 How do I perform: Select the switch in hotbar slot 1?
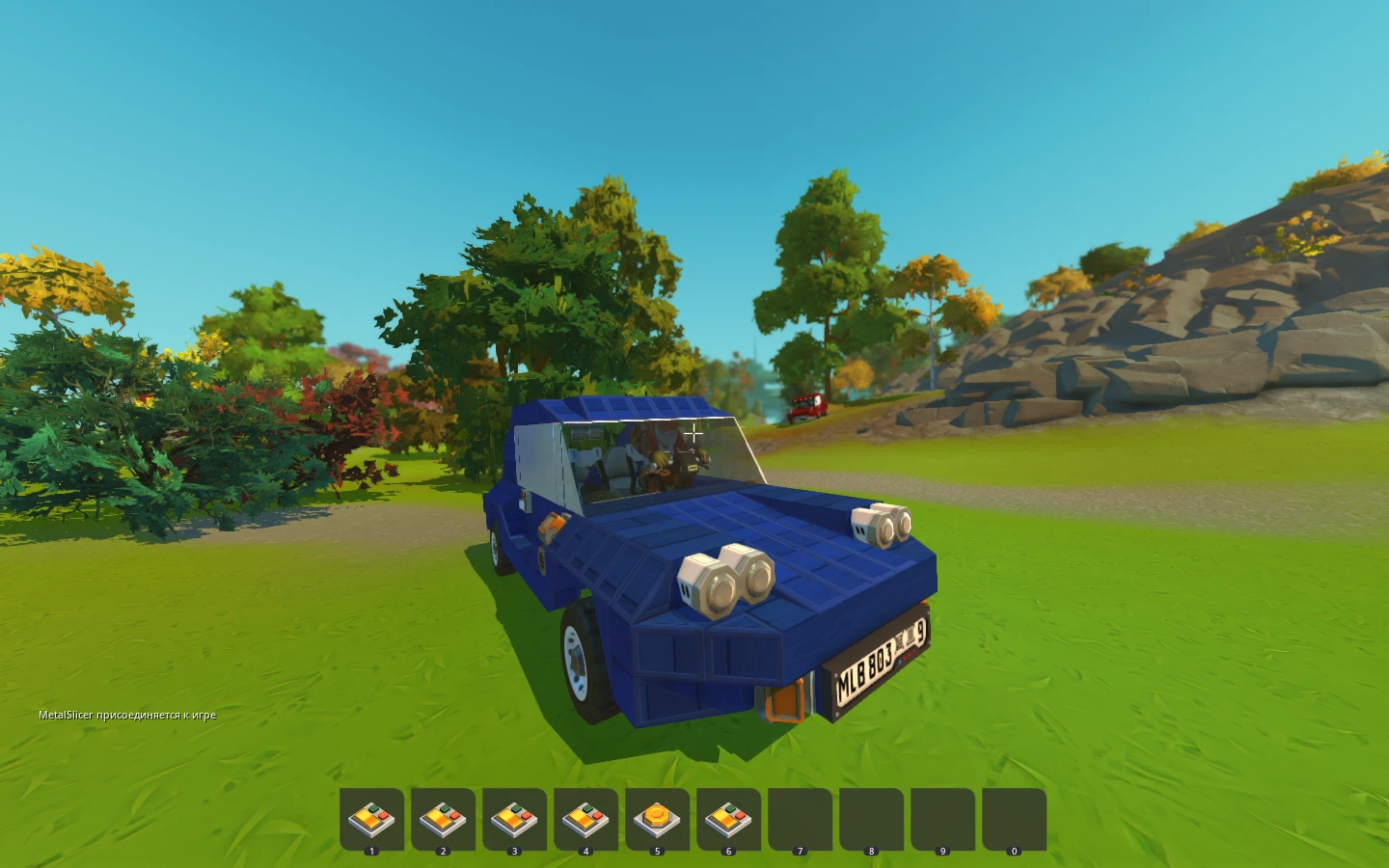[372, 818]
